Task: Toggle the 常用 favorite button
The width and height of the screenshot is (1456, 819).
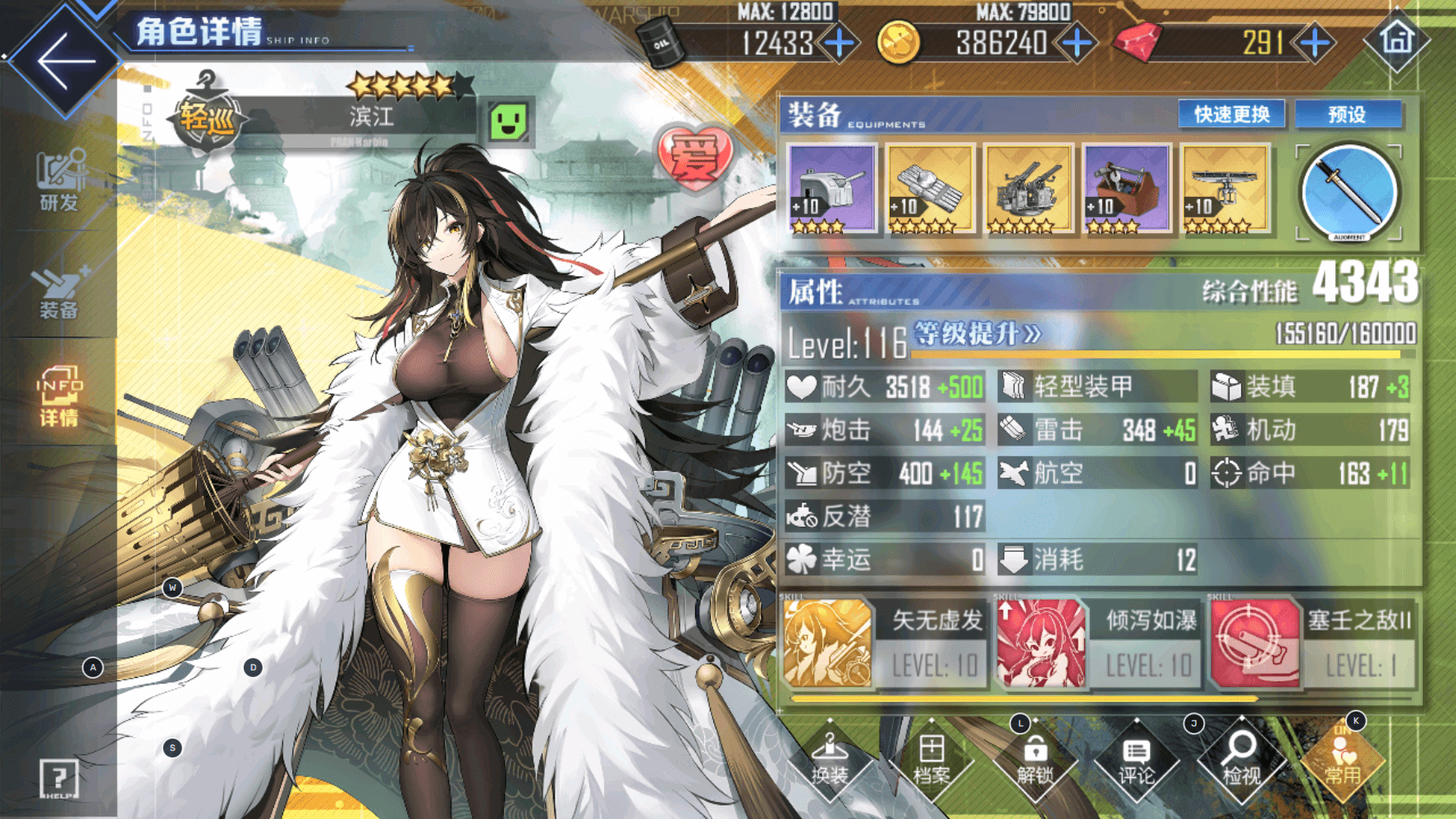Action: 1343,760
